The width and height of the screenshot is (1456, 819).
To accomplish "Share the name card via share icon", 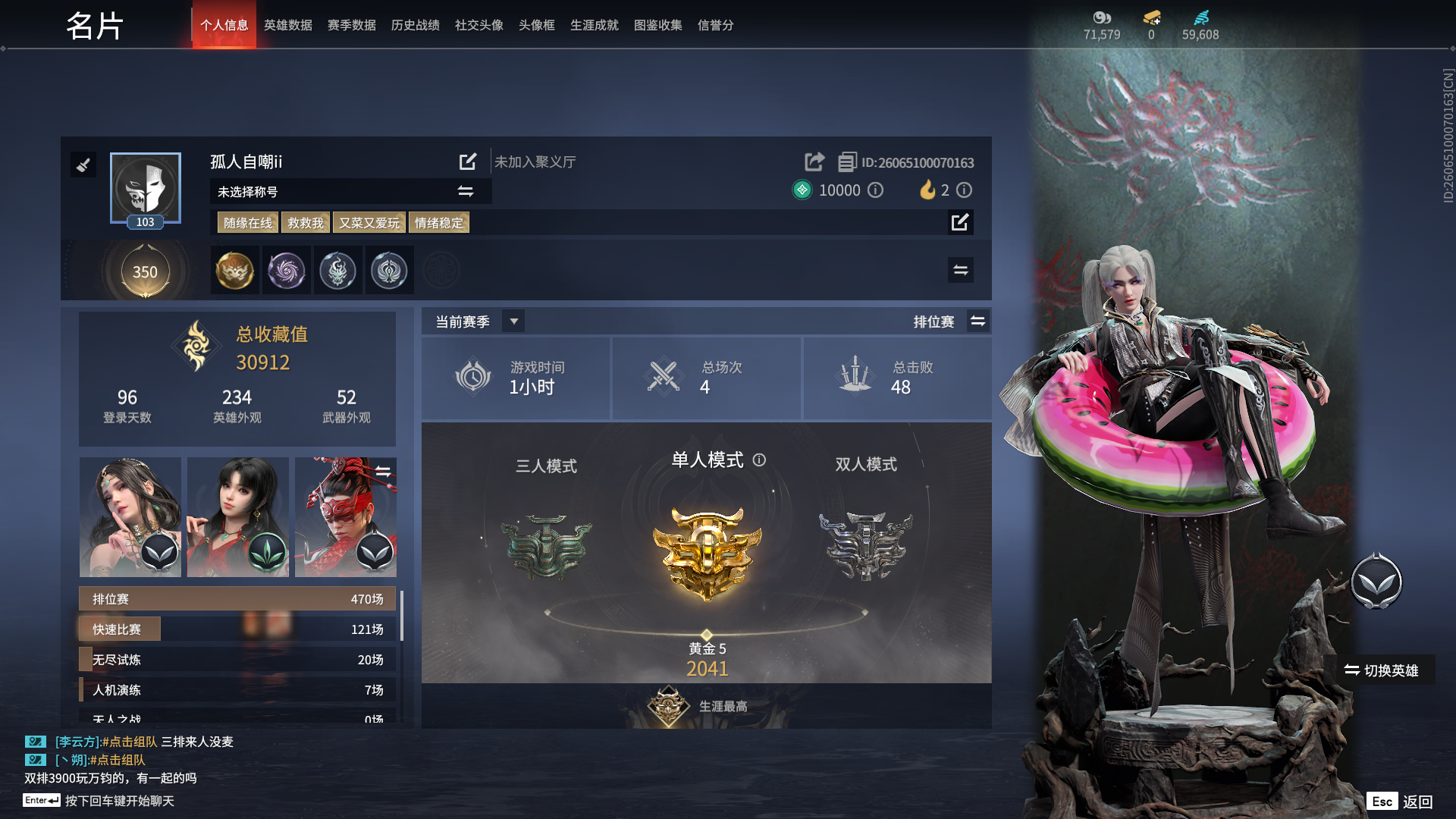I will pos(814,162).
